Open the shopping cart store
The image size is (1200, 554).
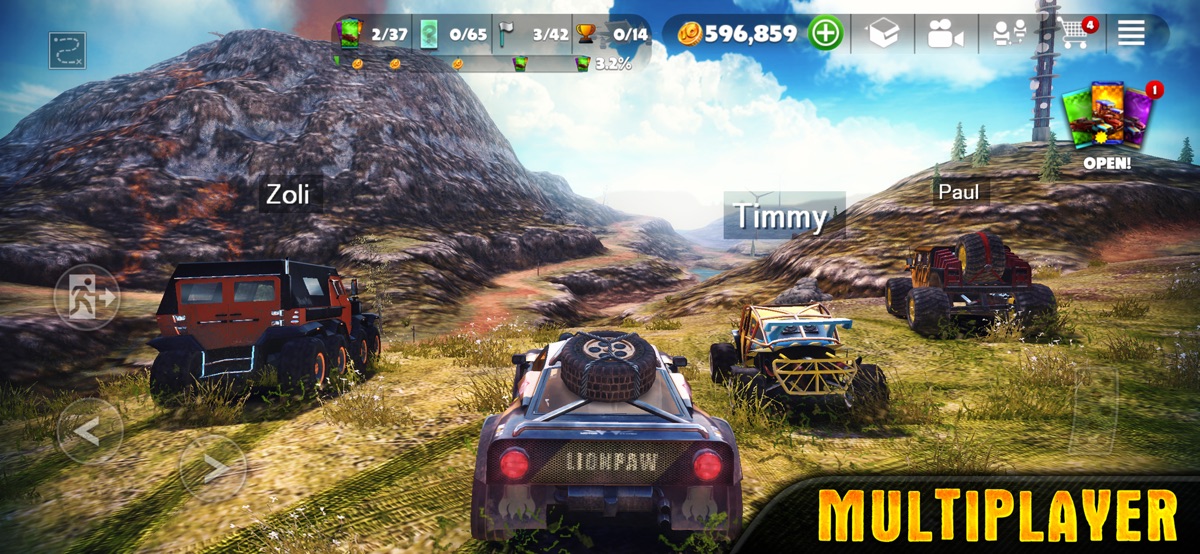tap(1075, 33)
